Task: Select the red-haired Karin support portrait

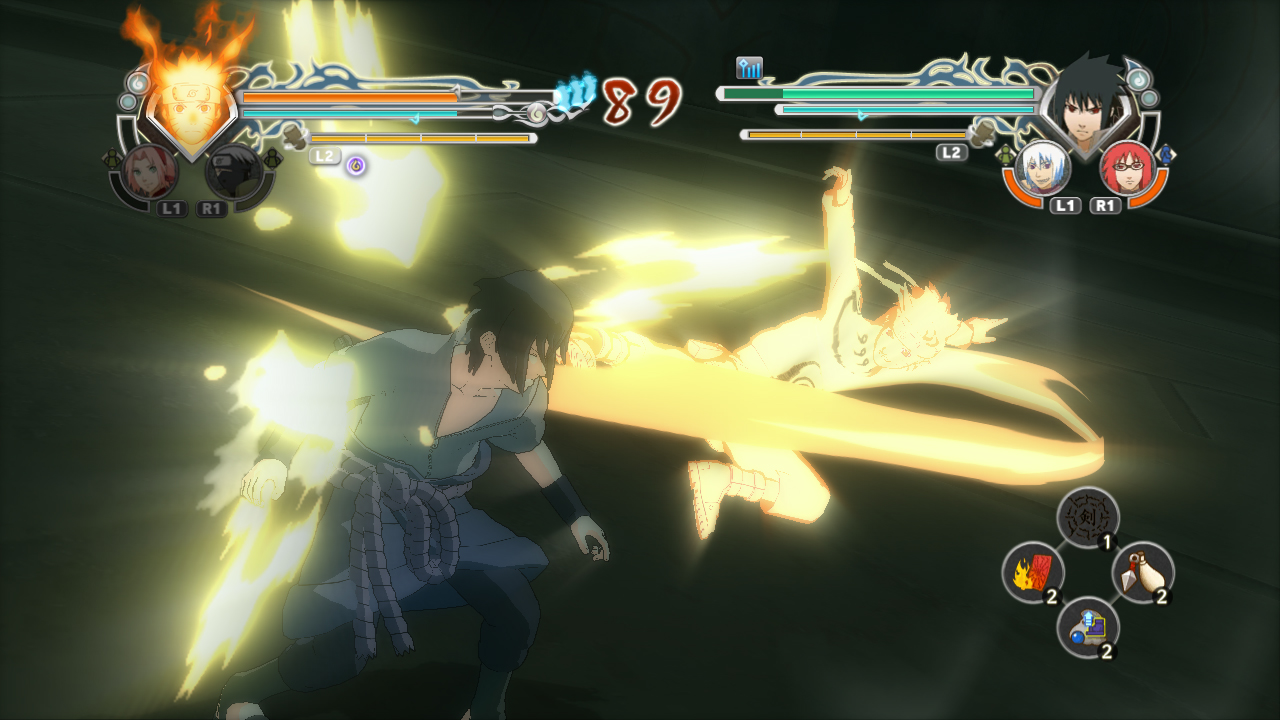Action: coord(1127,168)
